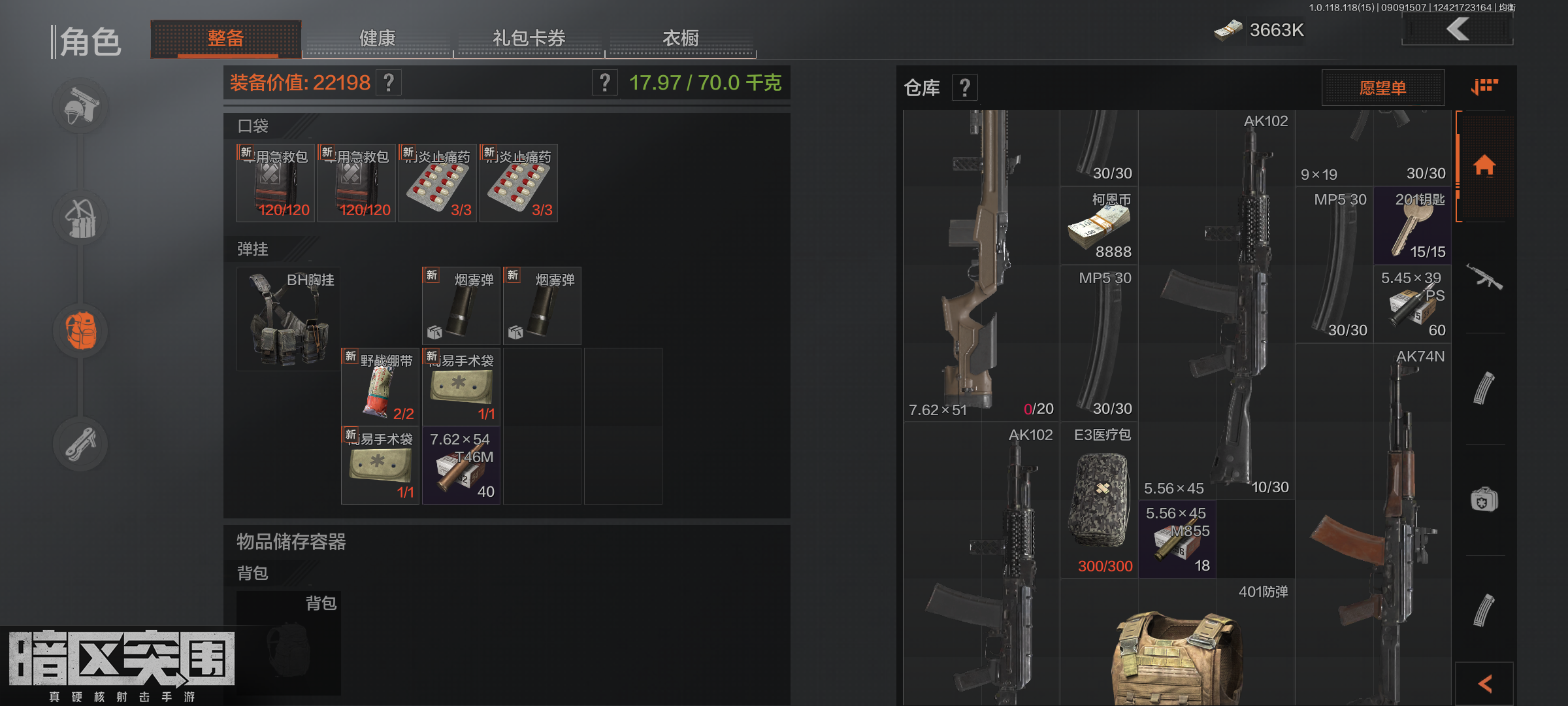1568x706 pixels.
Task: Select the BH胸挂 chest rig slot
Action: pos(288,319)
